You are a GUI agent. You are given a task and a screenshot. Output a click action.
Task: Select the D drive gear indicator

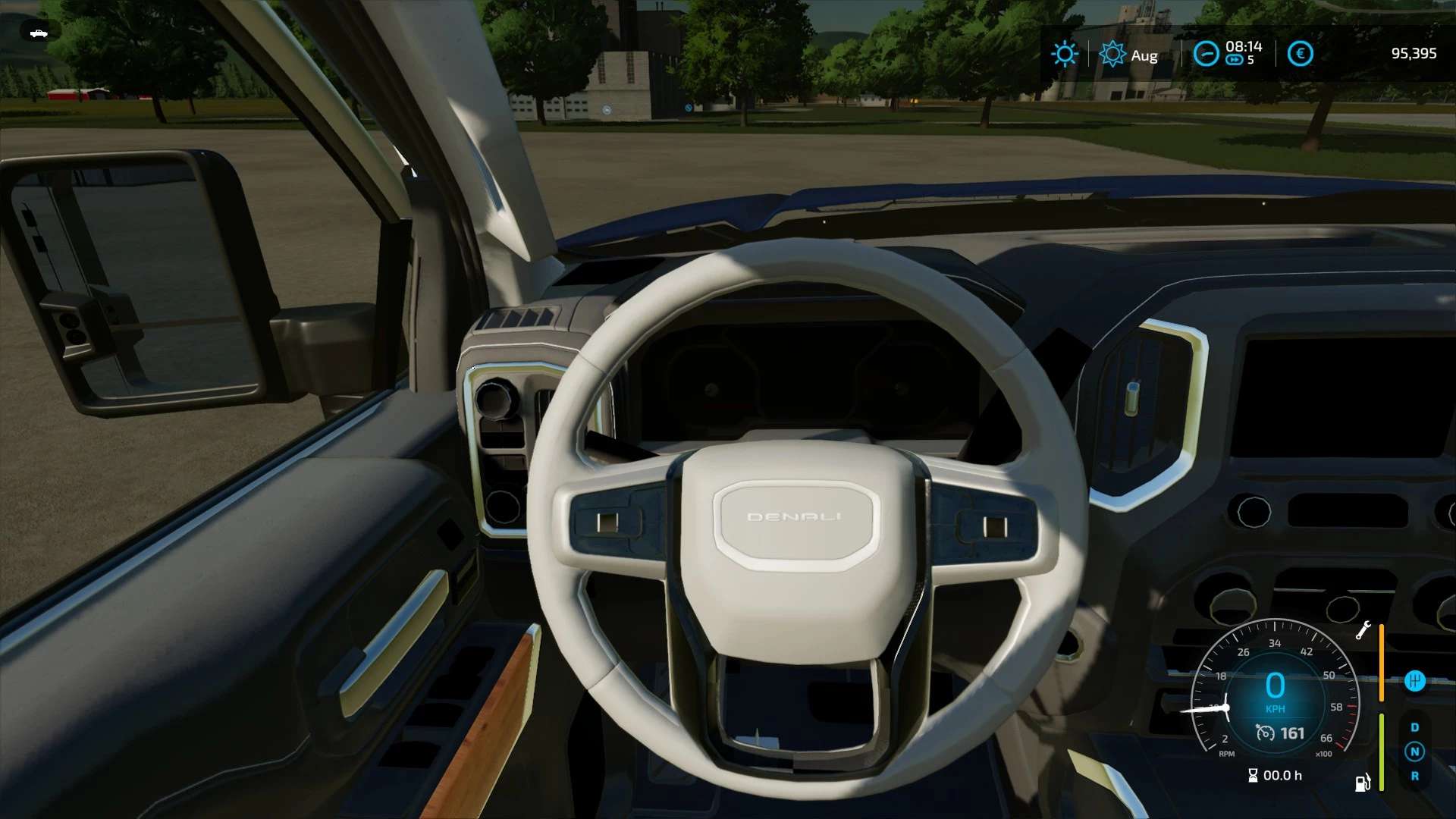pyautogui.click(x=1414, y=727)
